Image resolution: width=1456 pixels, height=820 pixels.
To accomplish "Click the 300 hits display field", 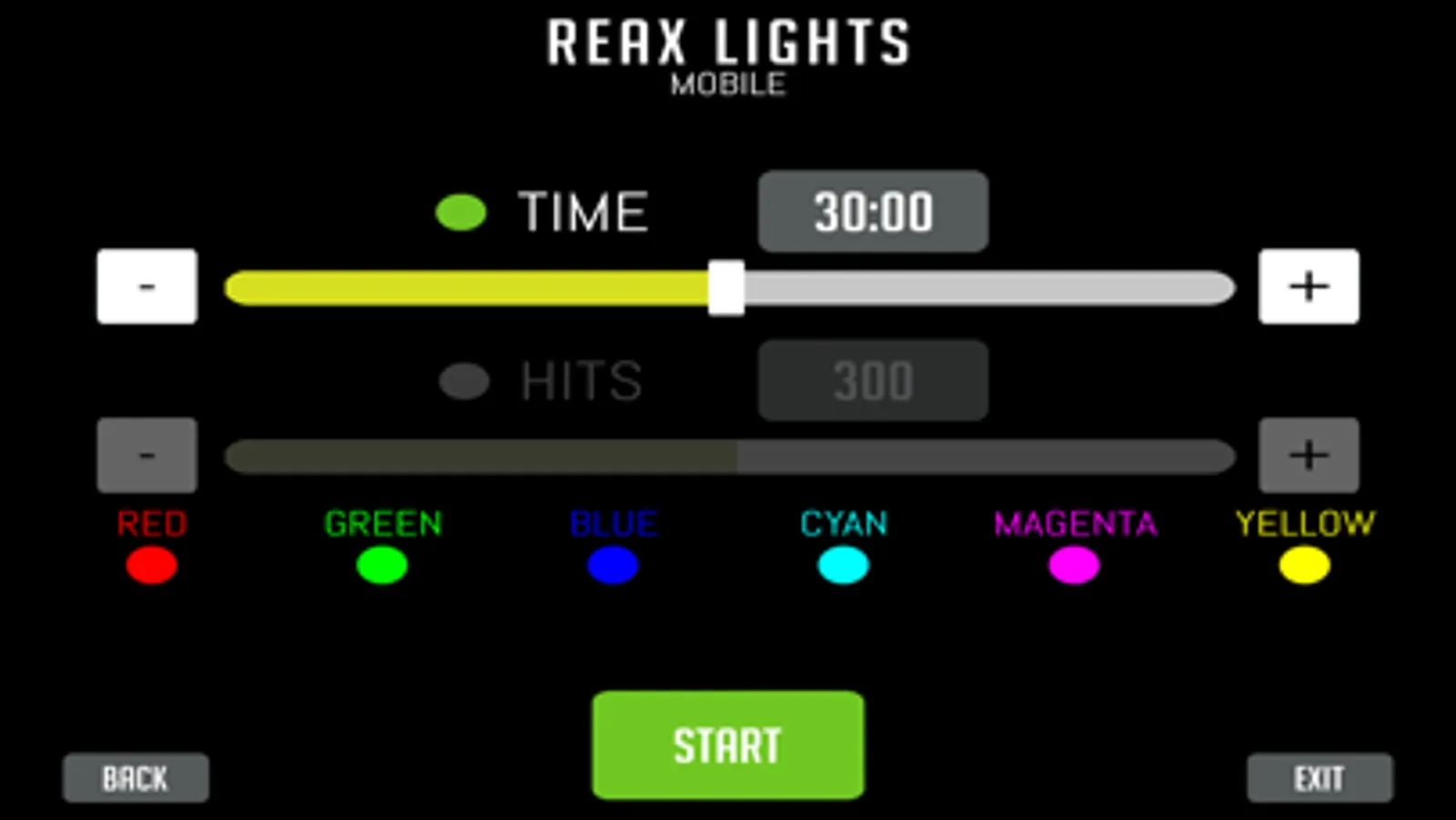I will coord(871,381).
